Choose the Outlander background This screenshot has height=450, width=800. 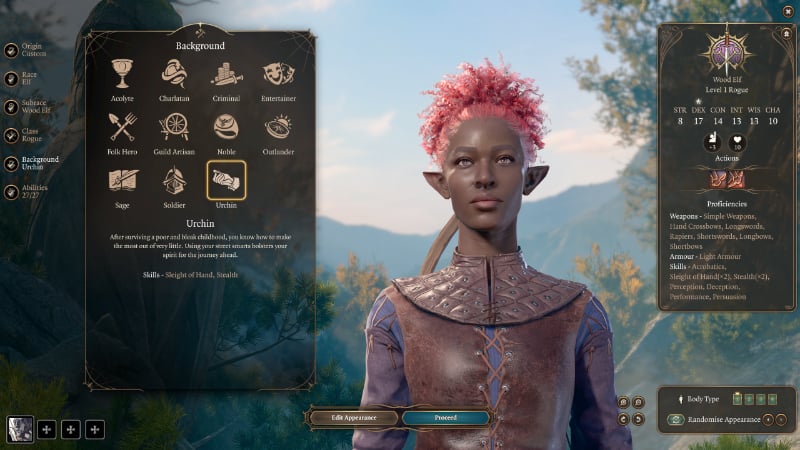point(278,127)
